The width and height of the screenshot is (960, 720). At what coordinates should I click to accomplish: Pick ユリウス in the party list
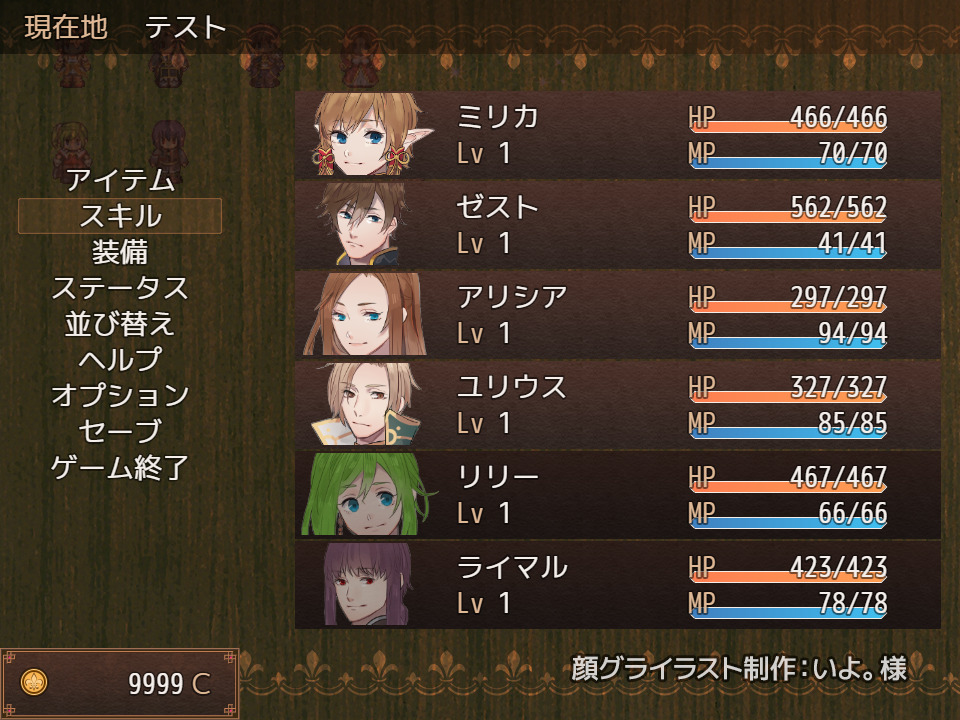pos(617,405)
